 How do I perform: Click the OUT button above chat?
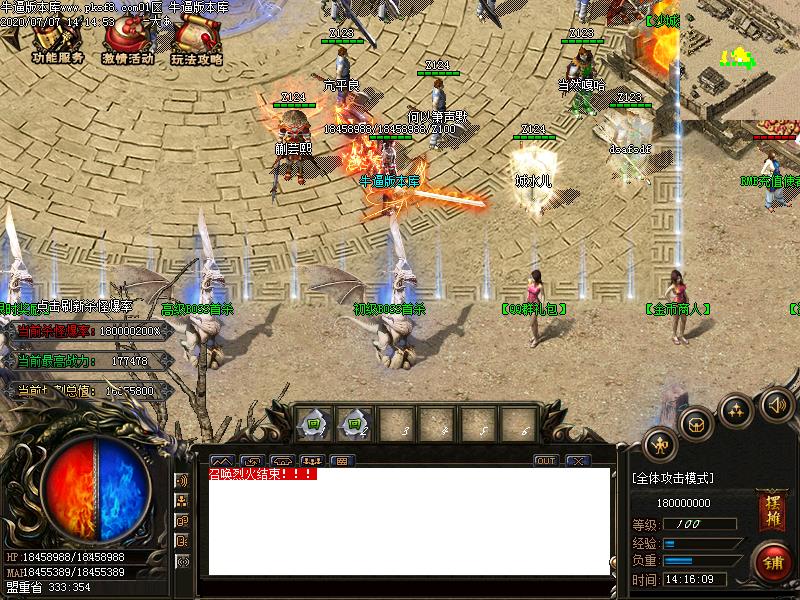click(x=545, y=461)
